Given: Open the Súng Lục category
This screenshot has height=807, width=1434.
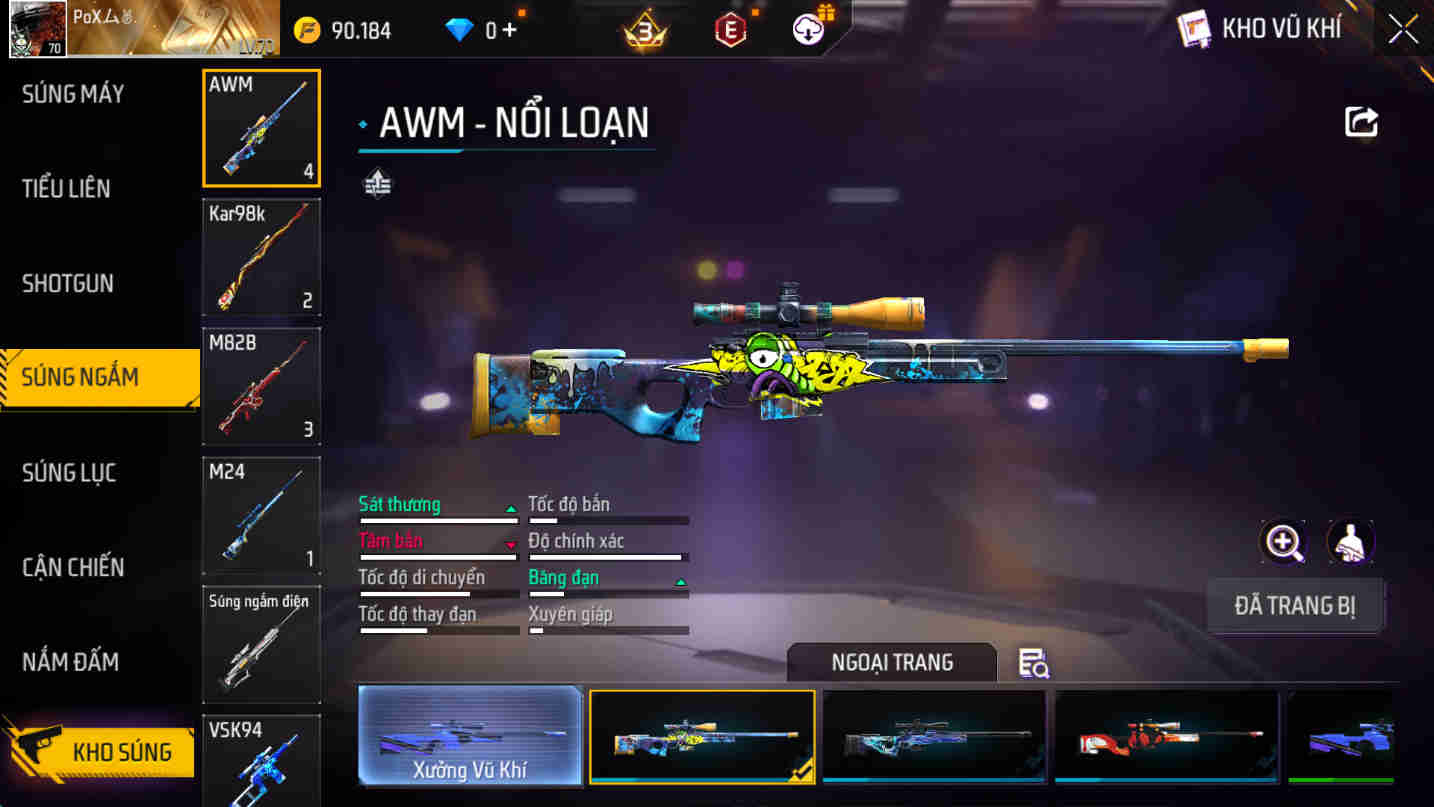Looking at the screenshot, I should [x=70, y=472].
